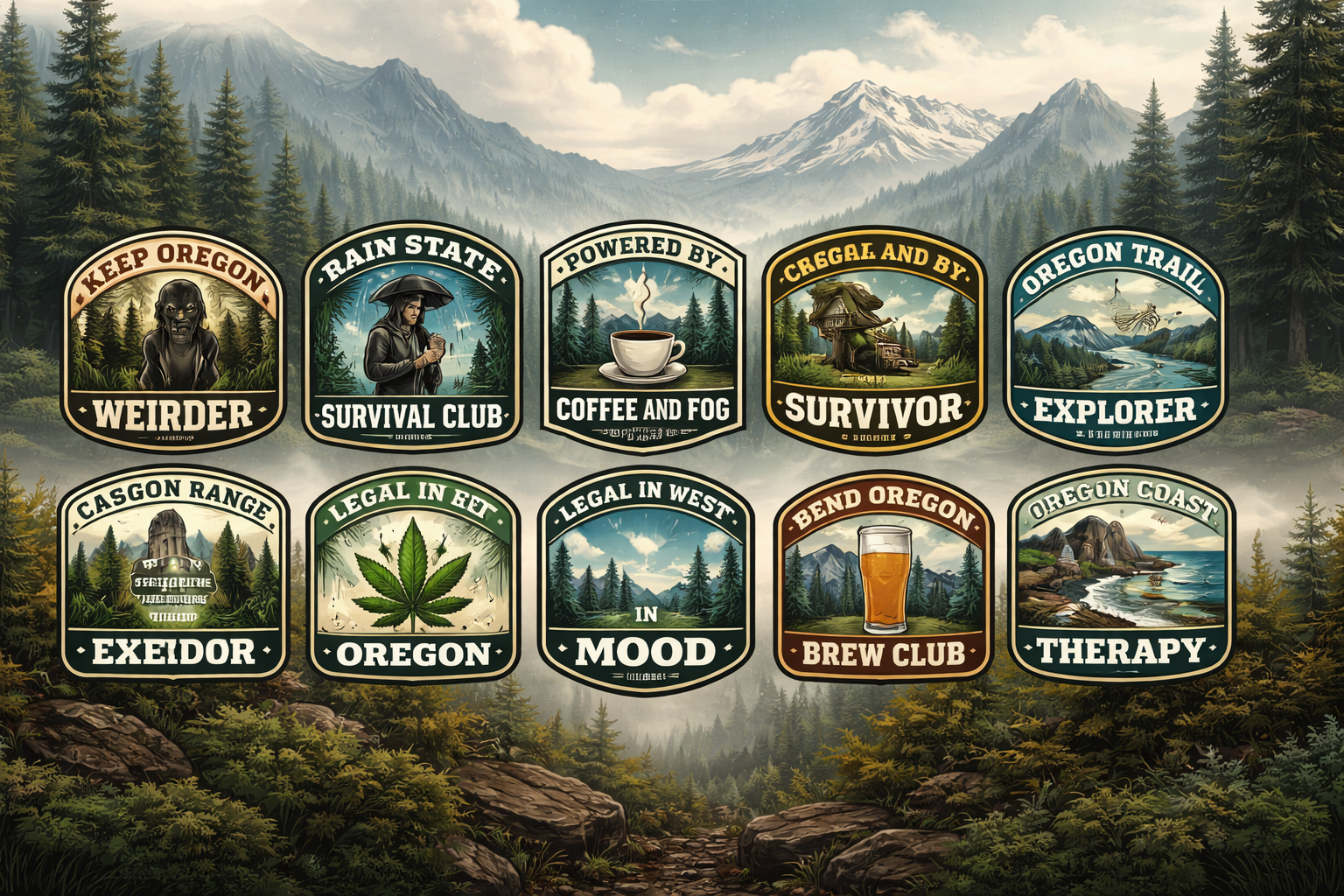The image size is (1344, 896).
Task: Choose the Casgon Range Exeidor badge
Action: click(x=173, y=577)
